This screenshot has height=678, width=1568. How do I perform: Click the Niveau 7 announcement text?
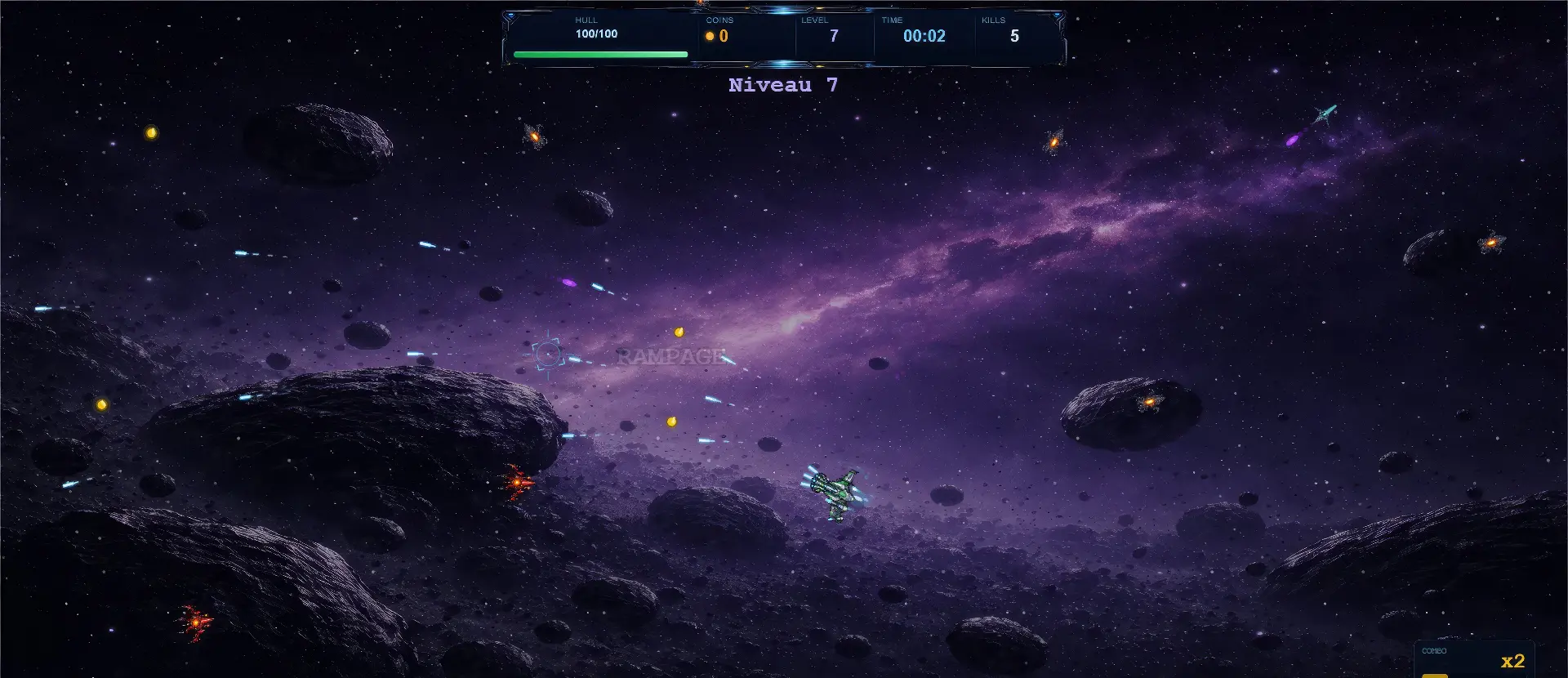click(782, 84)
